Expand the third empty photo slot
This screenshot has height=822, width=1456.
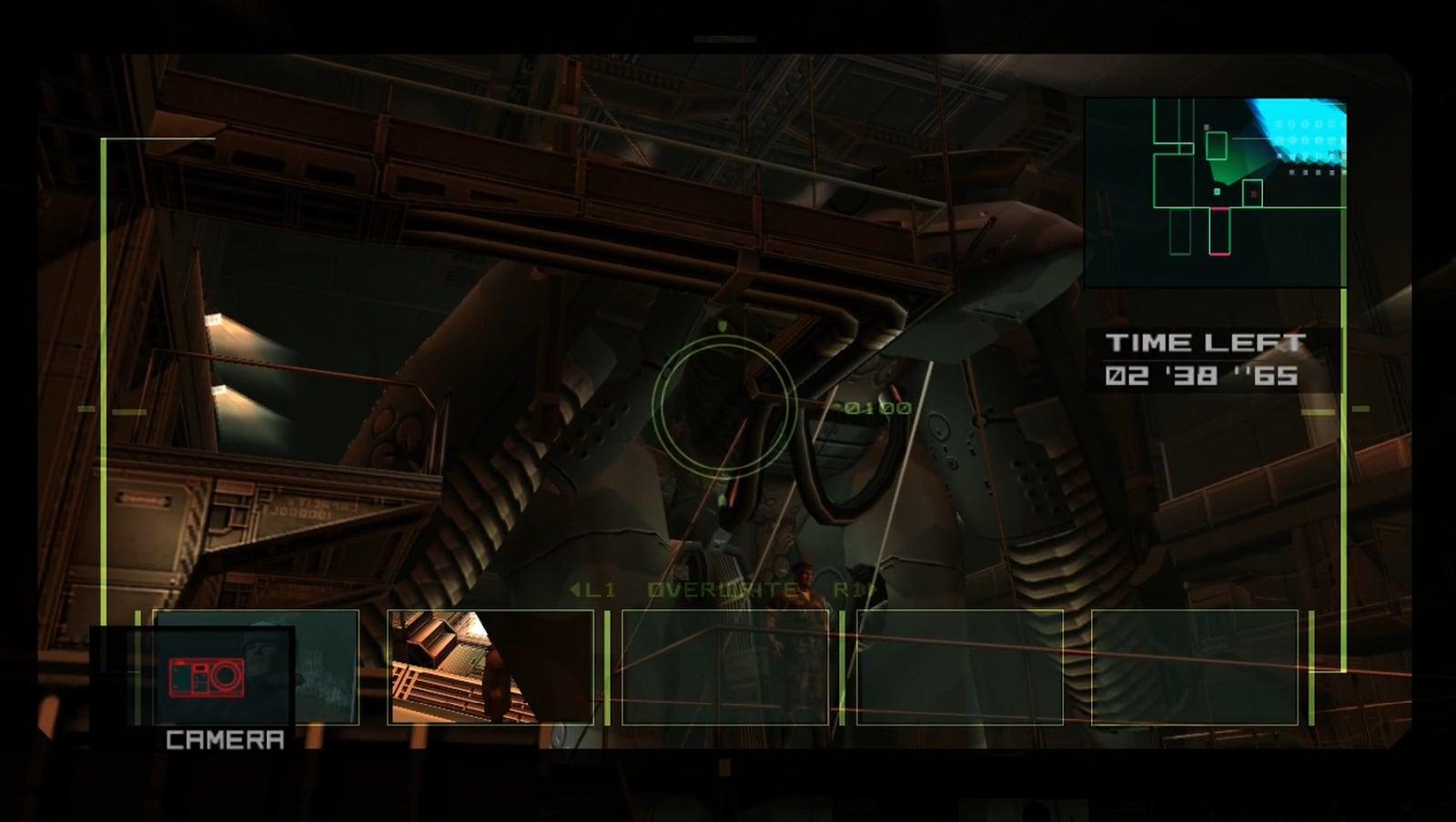coord(726,666)
